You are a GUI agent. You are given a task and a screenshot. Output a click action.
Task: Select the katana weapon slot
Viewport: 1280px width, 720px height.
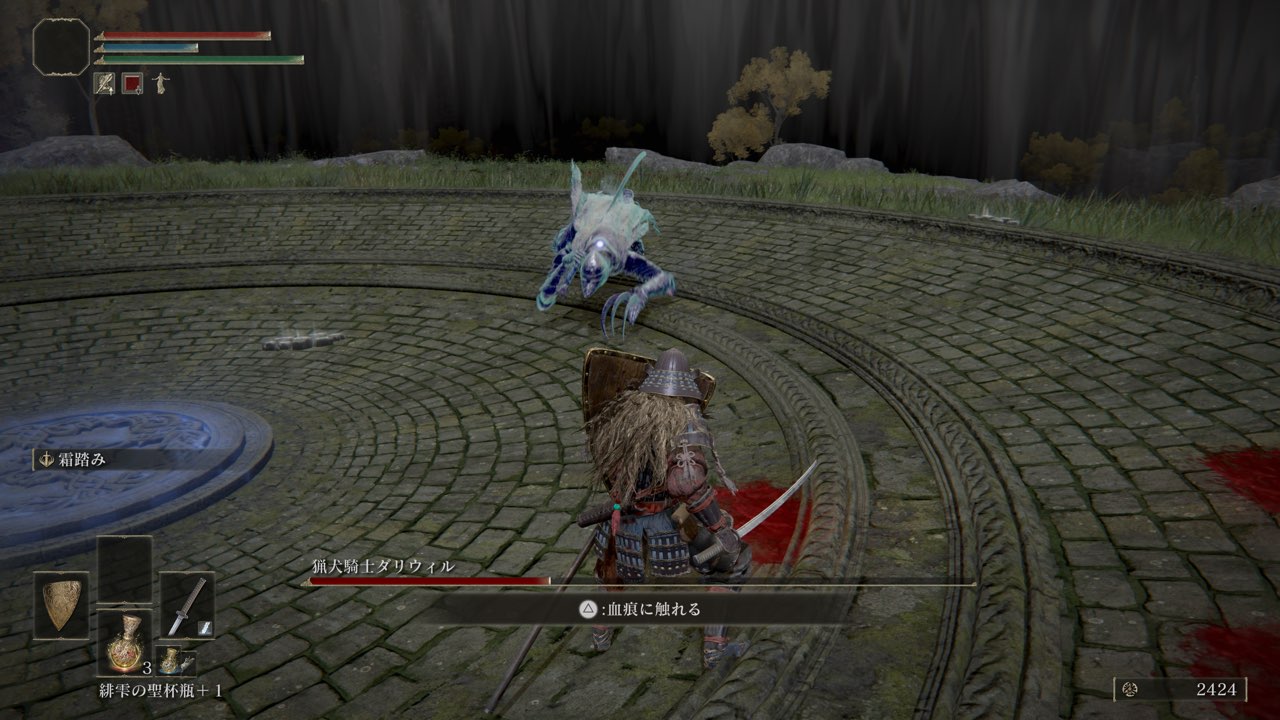(186, 605)
